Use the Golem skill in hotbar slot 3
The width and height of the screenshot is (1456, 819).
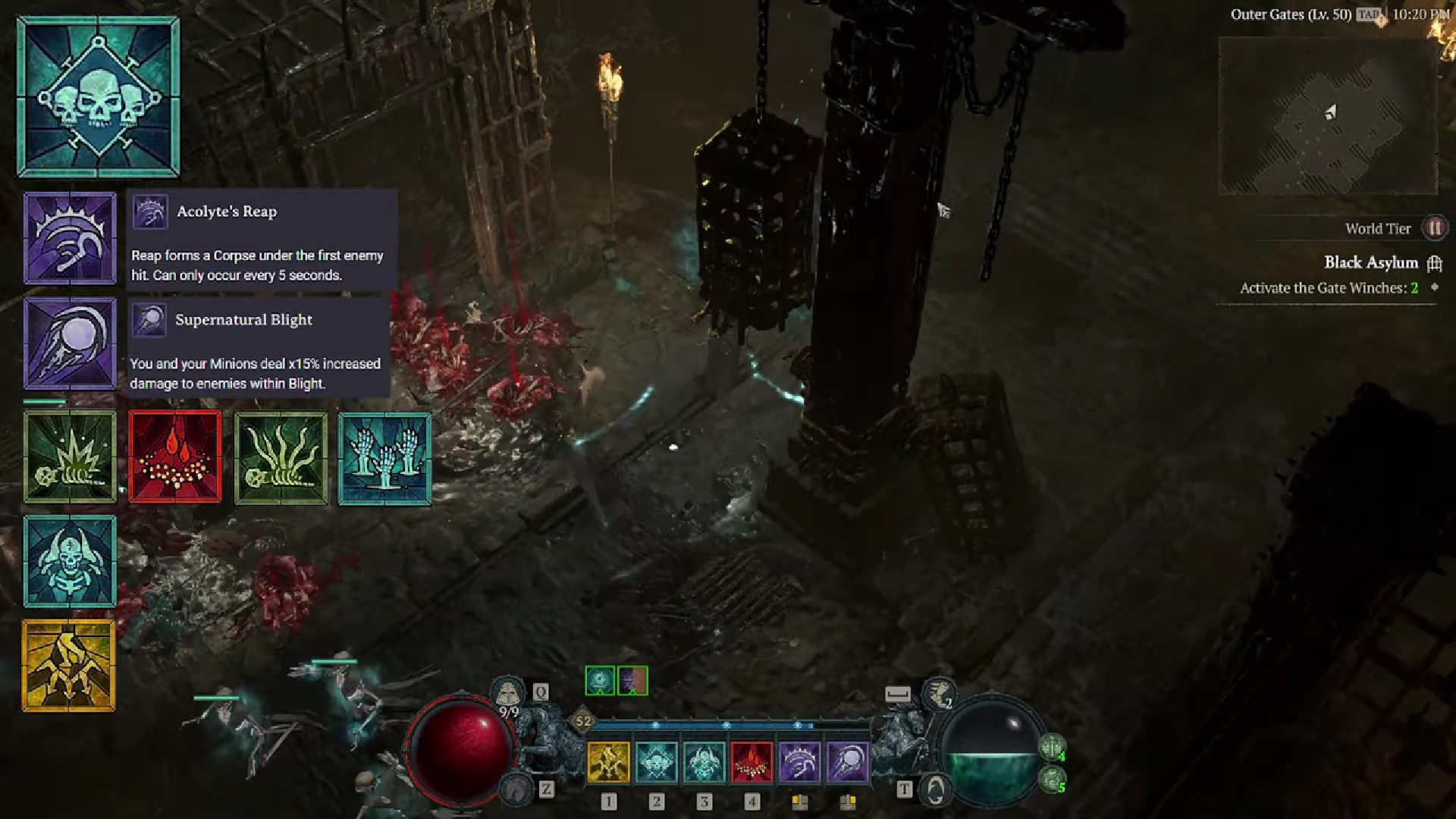coord(704,762)
